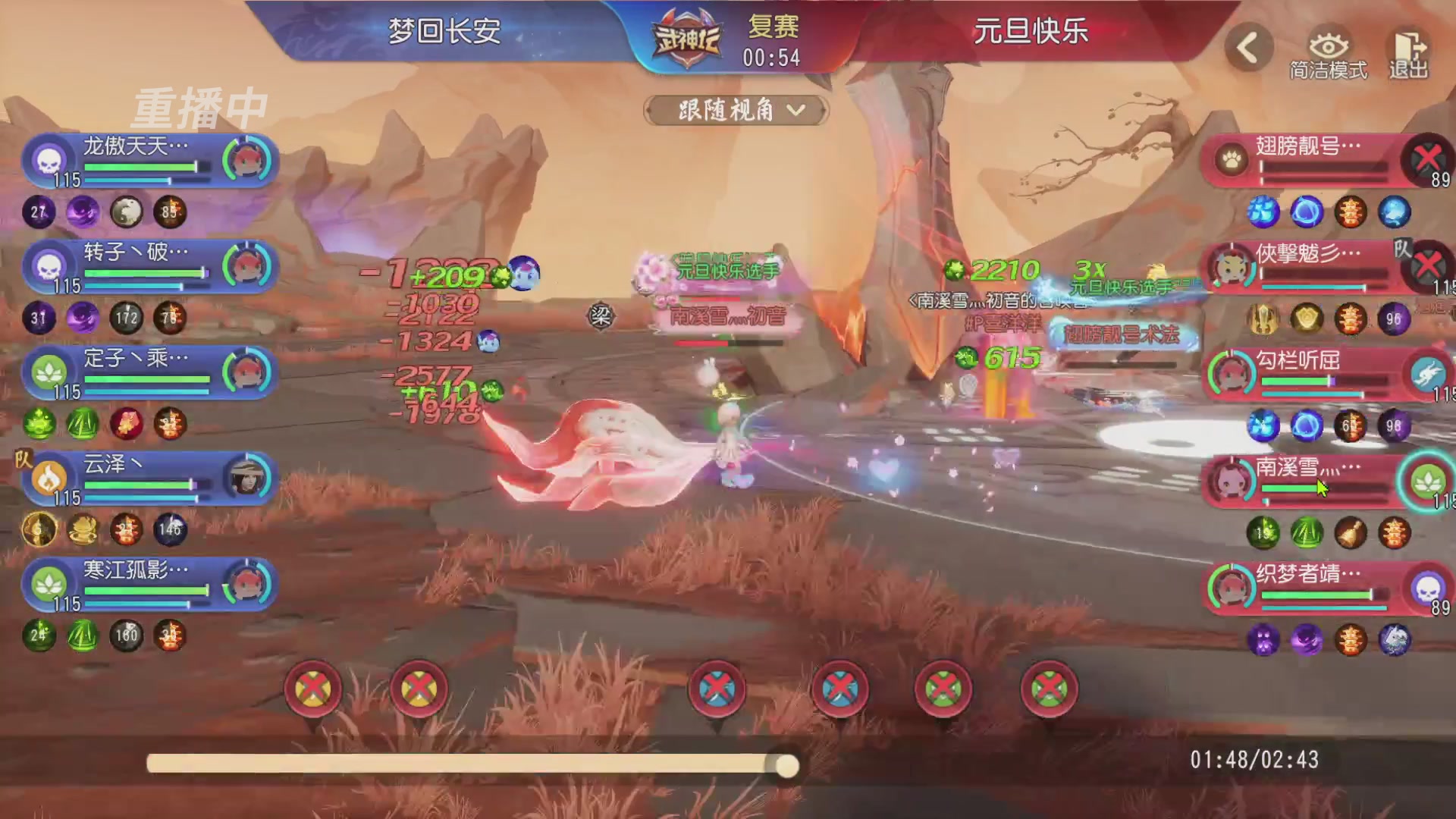Click the purple vortex buff under 转子丶破
The width and height of the screenshot is (1456, 819).
click(x=83, y=318)
